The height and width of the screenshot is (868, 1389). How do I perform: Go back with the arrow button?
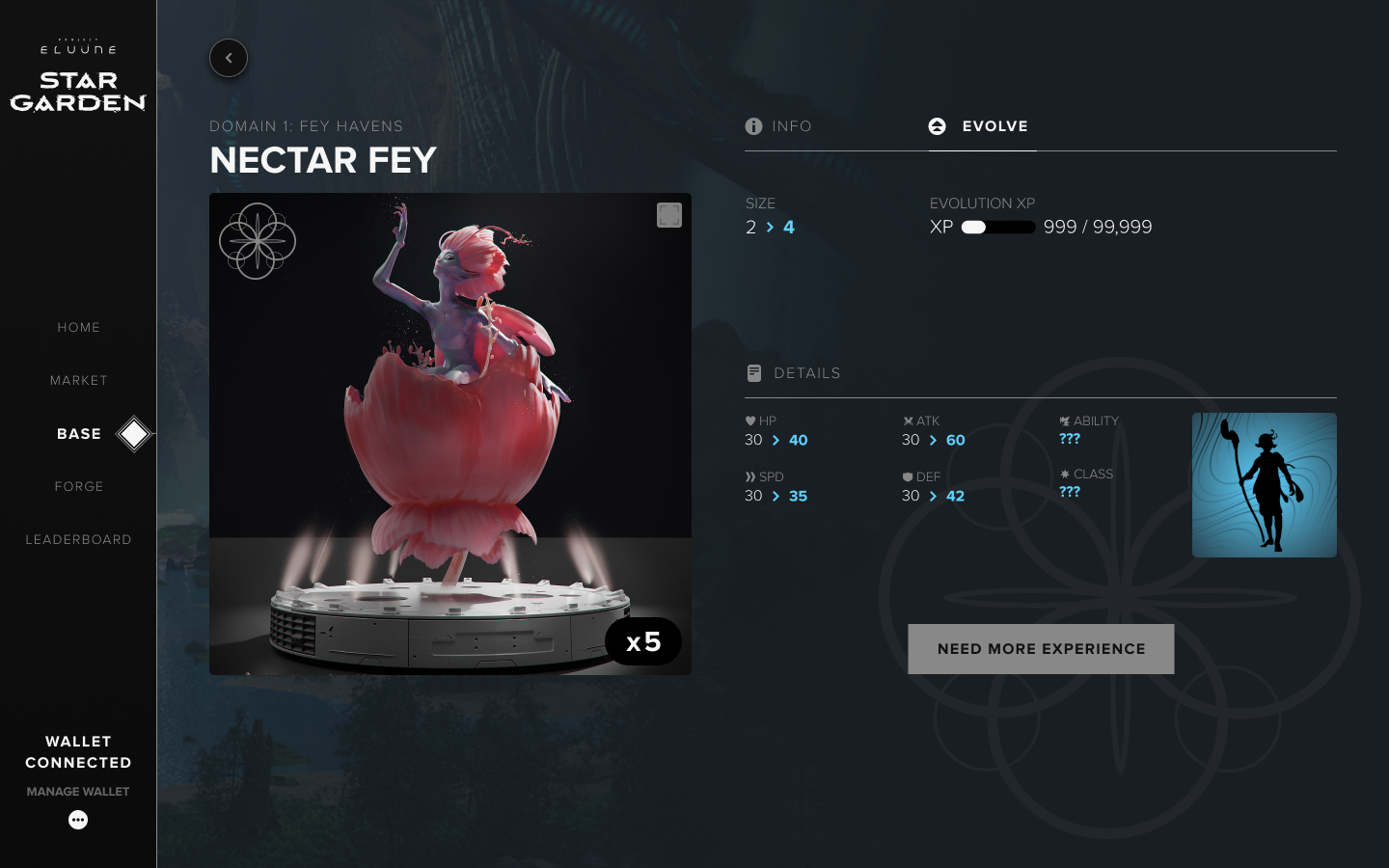[229, 58]
